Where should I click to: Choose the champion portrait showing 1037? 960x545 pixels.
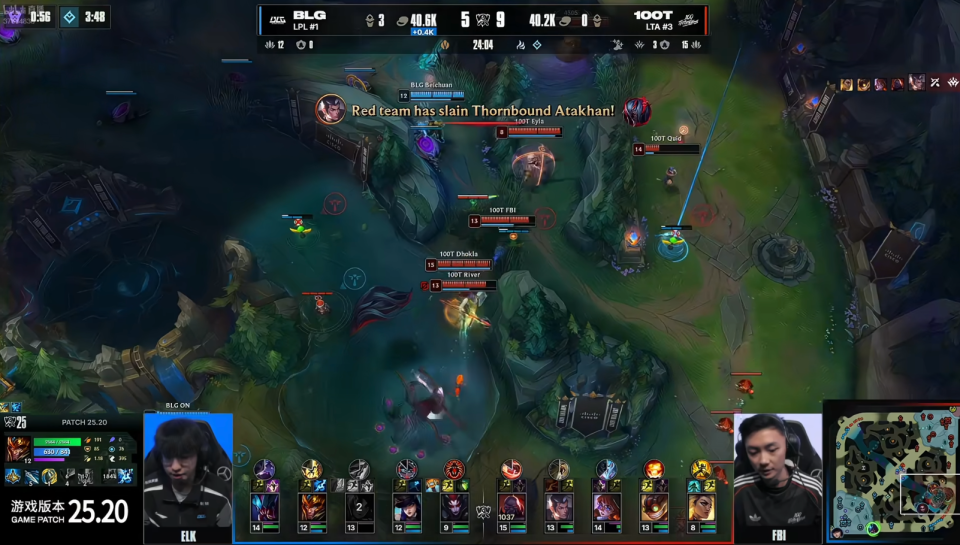click(511, 507)
